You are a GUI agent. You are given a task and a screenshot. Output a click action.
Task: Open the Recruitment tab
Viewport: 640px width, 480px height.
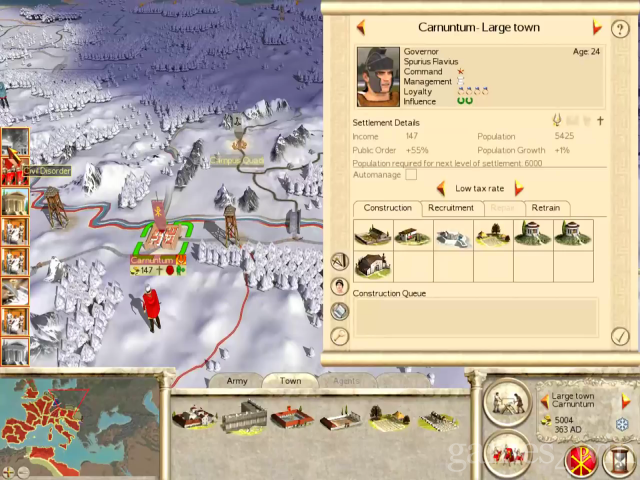point(450,208)
